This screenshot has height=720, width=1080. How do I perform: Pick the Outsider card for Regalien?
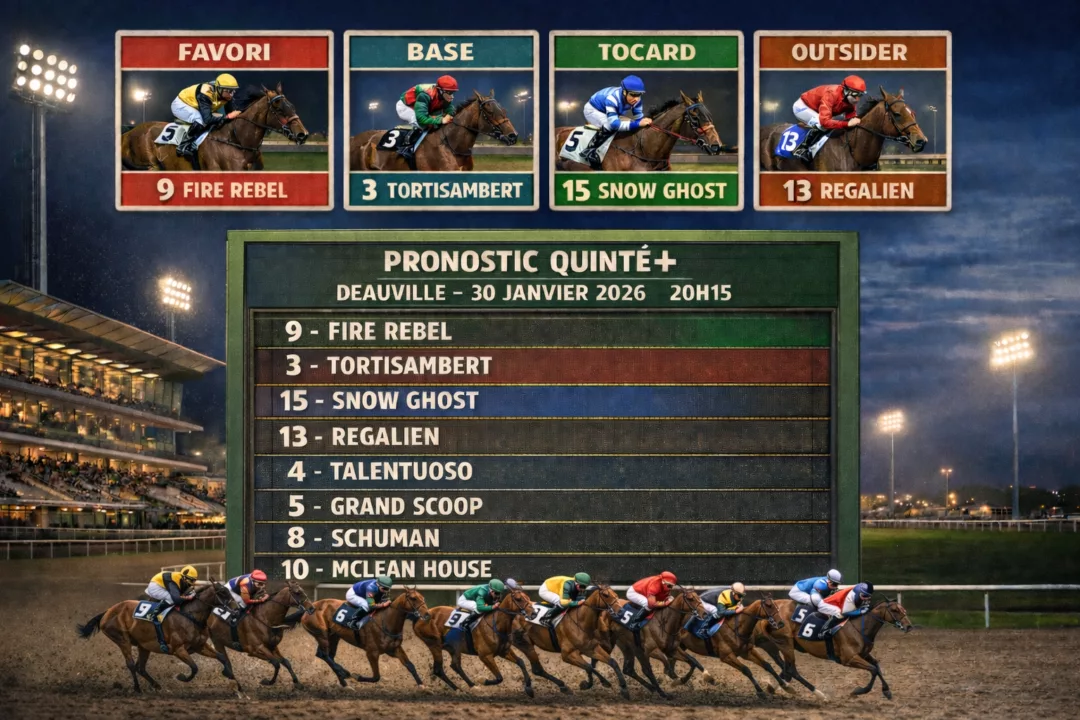click(x=852, y=120)
